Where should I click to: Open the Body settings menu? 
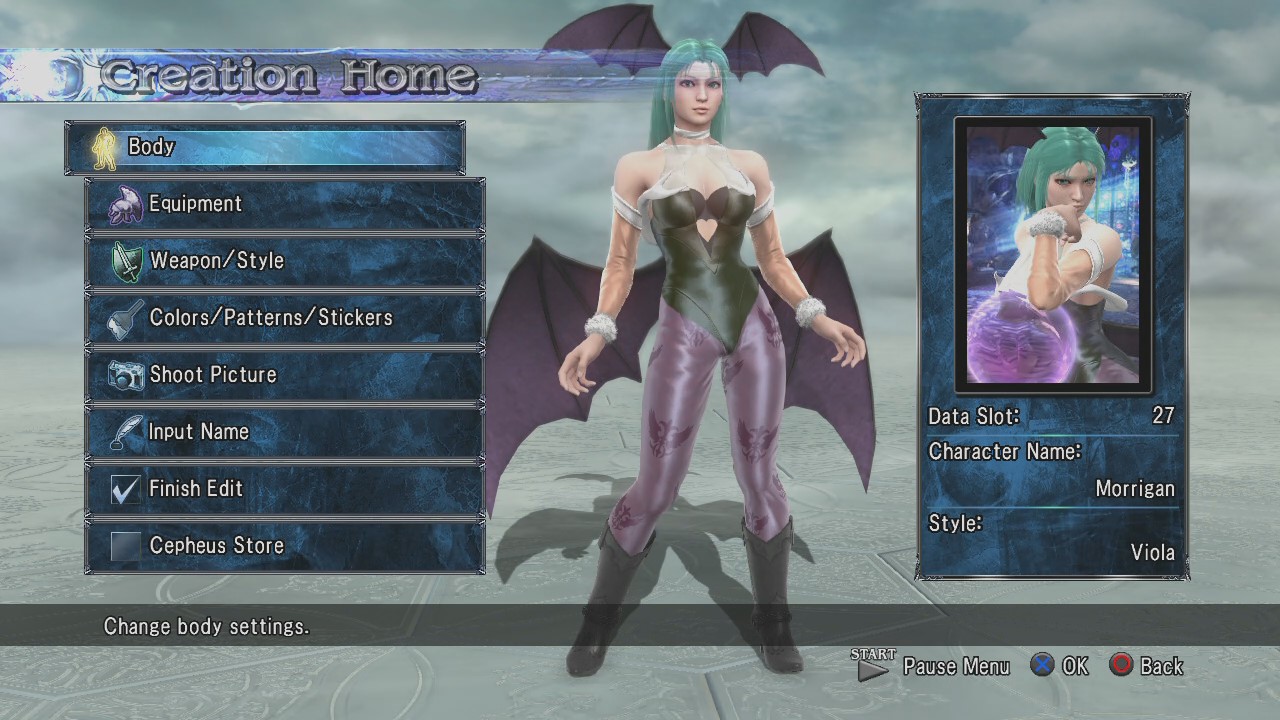[265, 147]
